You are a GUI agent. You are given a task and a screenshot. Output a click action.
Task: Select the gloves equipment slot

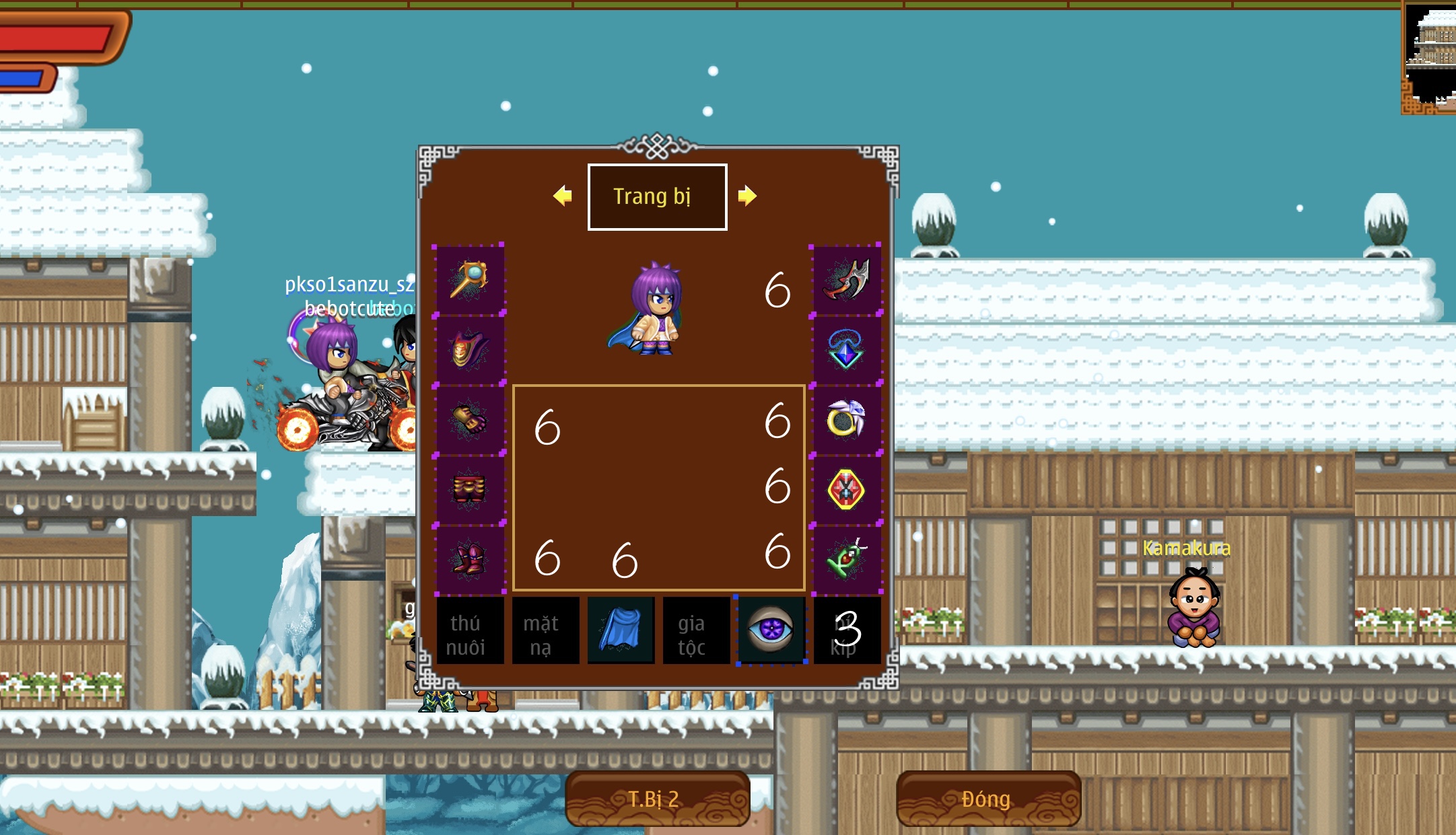[x=469, y=419]
